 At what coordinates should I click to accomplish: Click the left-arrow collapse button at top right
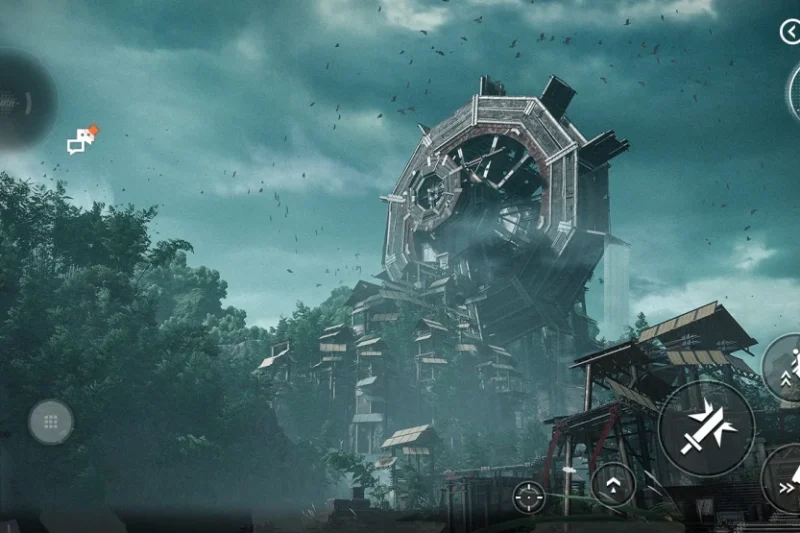(x=789, y=31)
